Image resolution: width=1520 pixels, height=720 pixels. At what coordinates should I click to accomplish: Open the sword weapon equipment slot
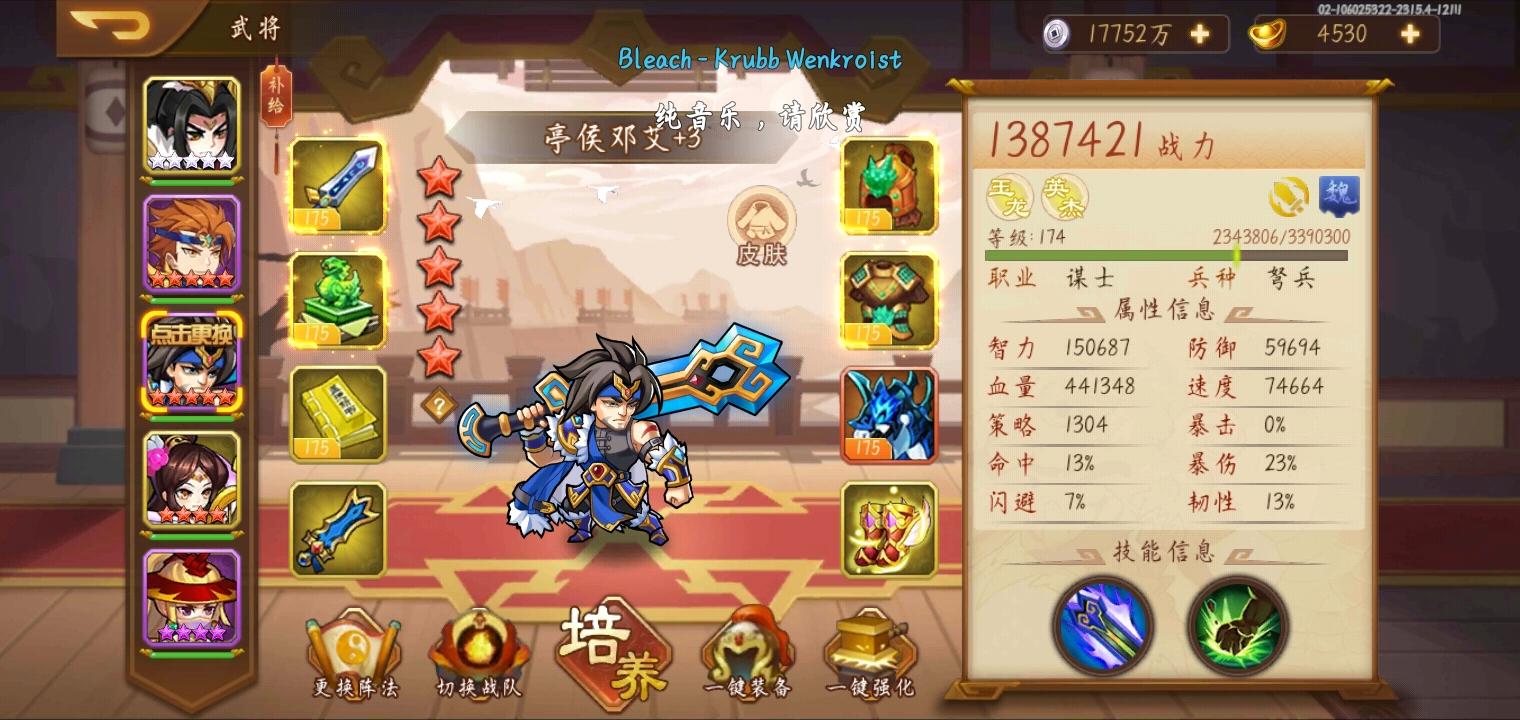(338, 186)
